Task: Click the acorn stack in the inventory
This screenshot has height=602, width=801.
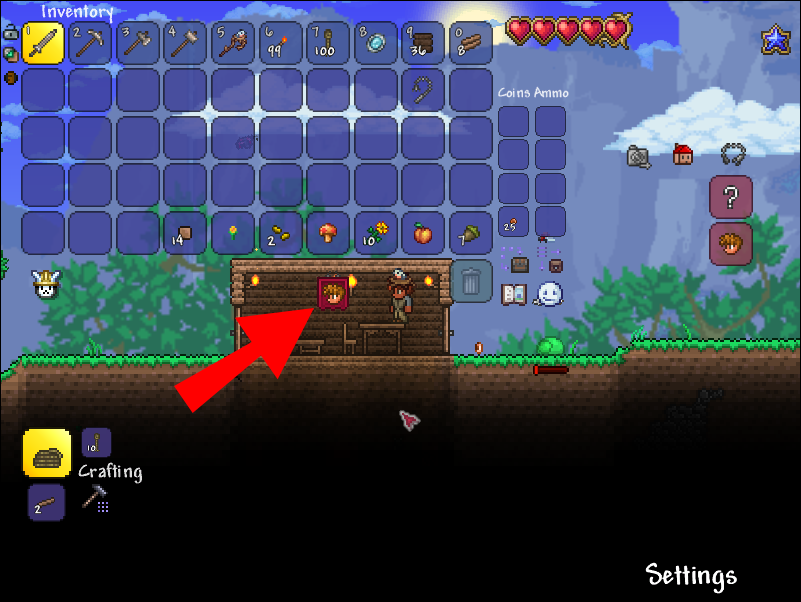Action: (x=471, y=233)
